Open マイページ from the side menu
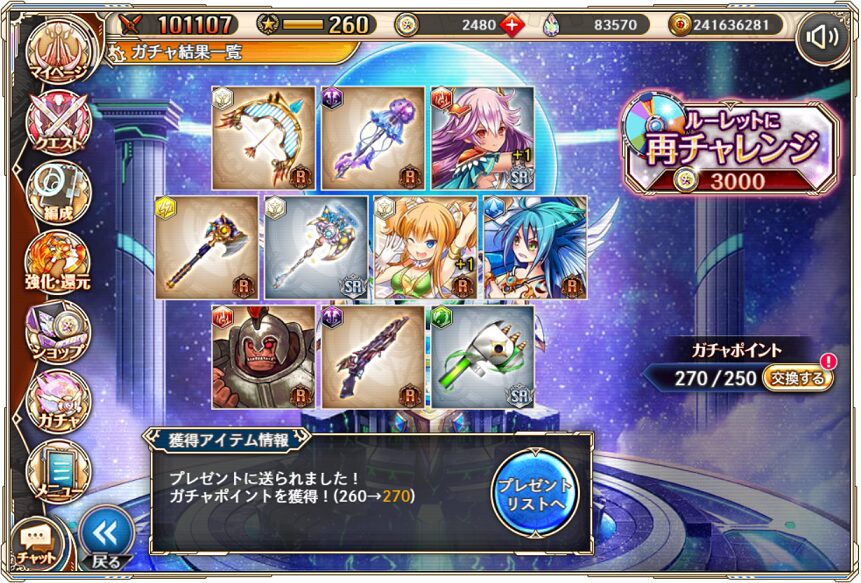The width and height of the screenshot is (861, 583). tap(57, 57)
